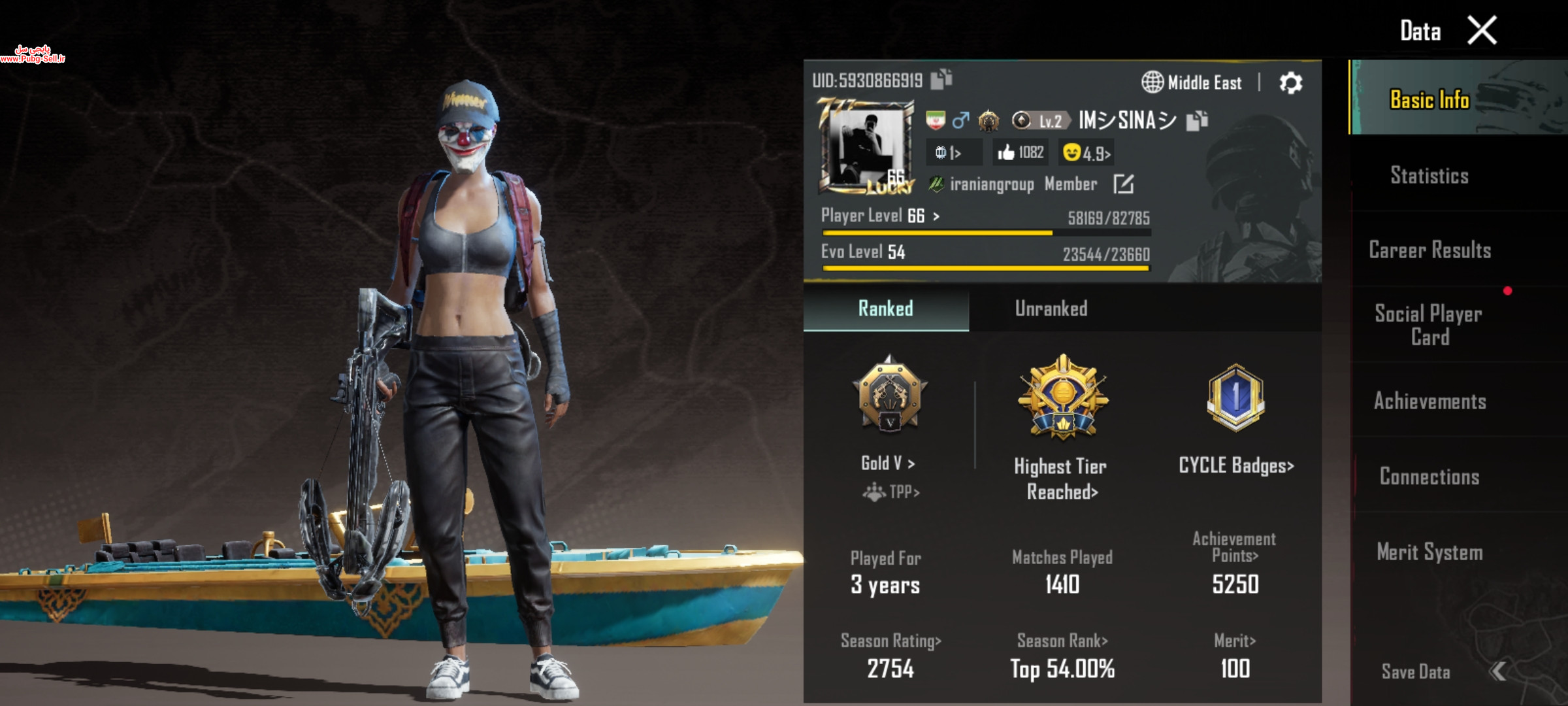Select the Ranked tab
The height and width of the screenshot is (706, 1568).
point(885,309)
